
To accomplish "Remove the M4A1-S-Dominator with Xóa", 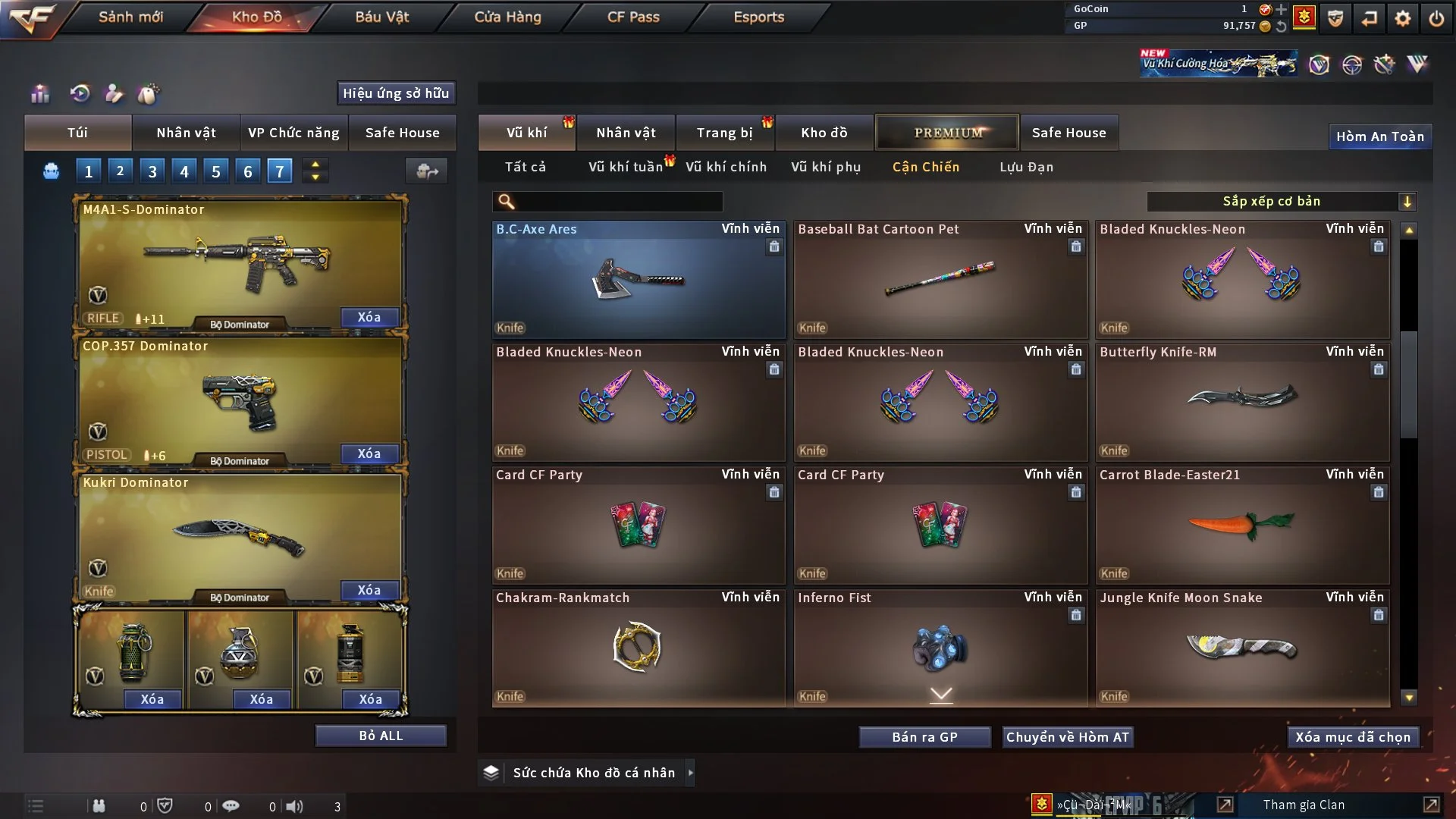I will [369, 317].
